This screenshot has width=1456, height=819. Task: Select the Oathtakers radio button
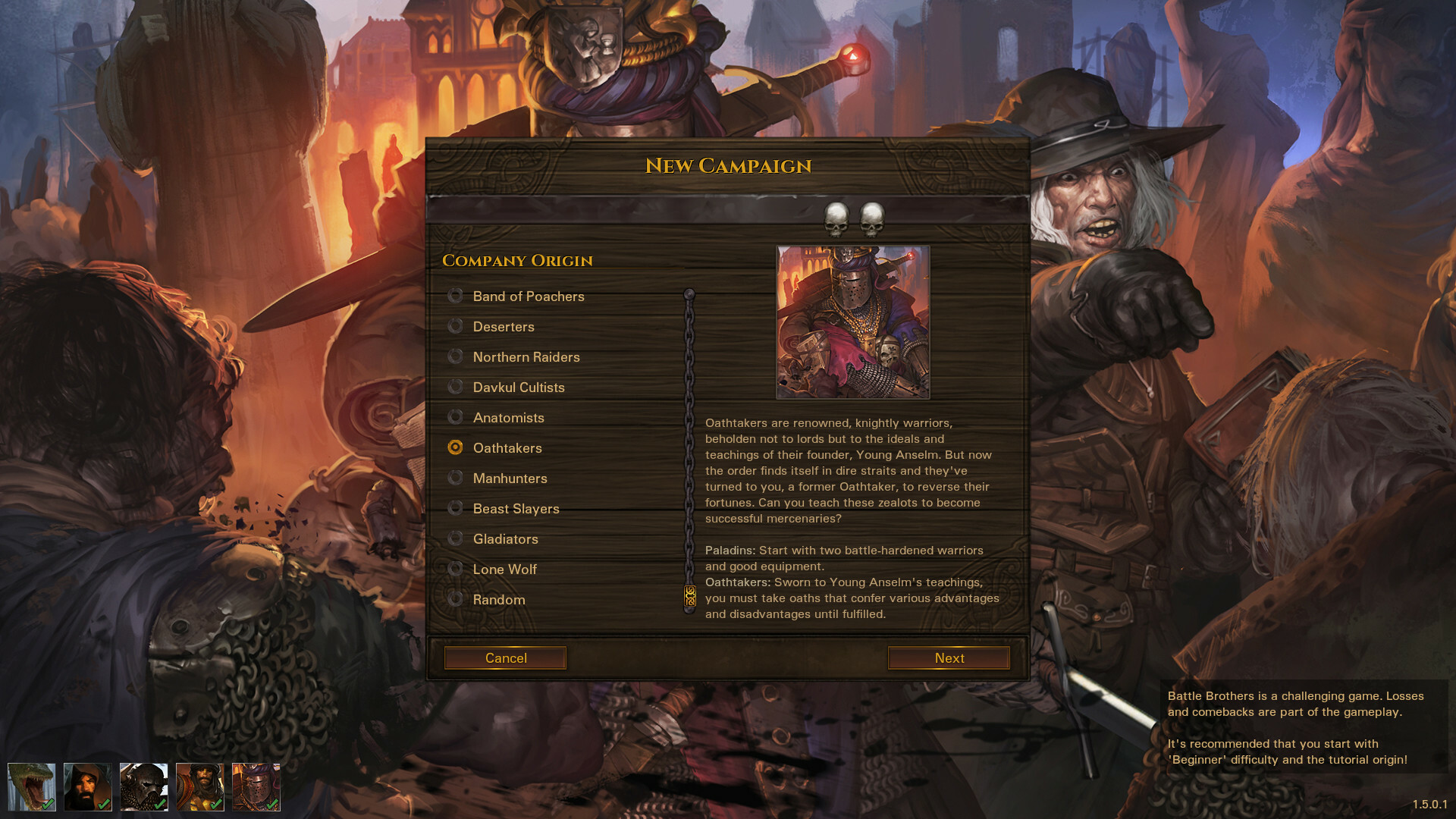[x=456, y=447]
